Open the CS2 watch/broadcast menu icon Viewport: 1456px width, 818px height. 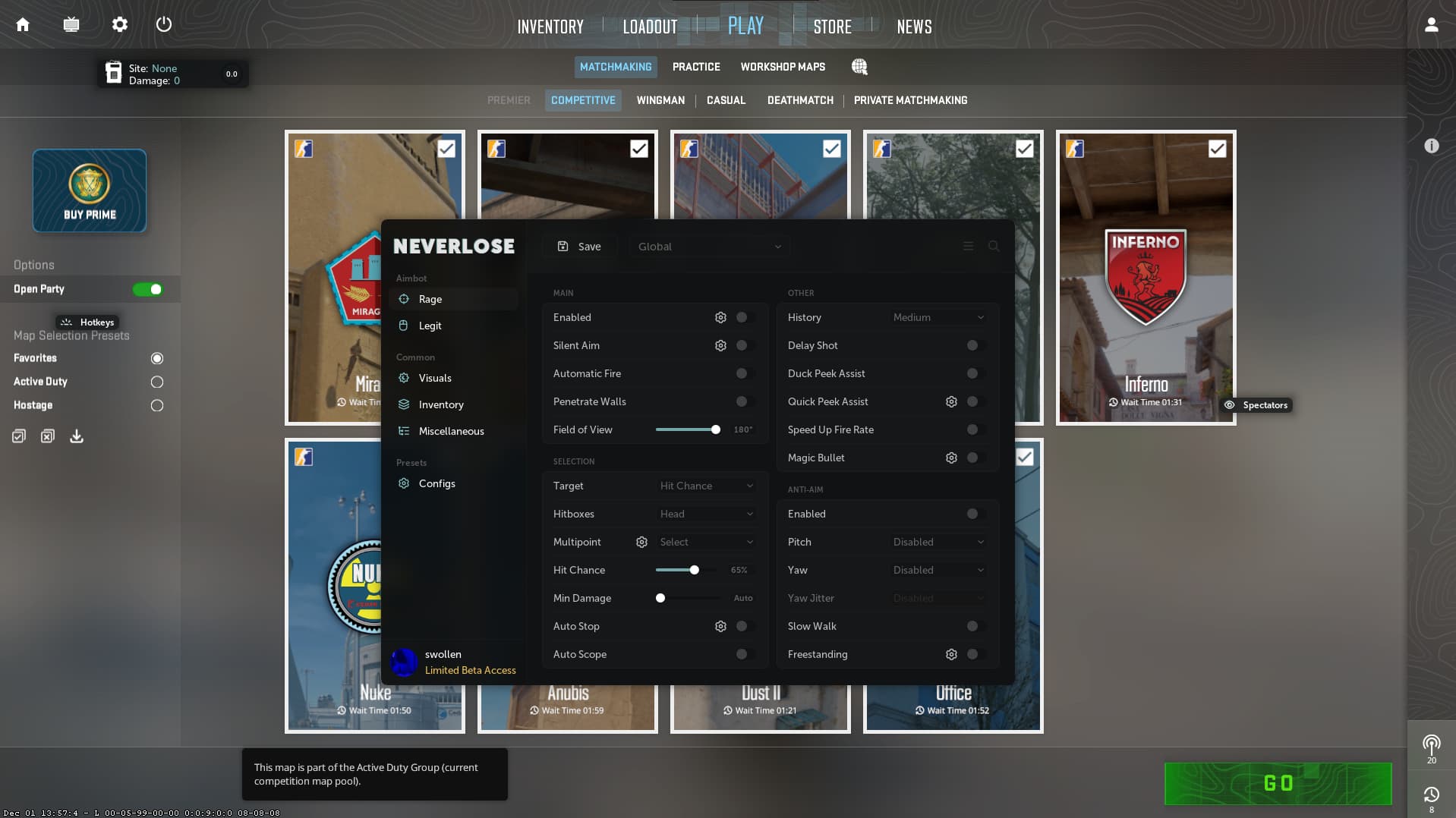[71, 24]
